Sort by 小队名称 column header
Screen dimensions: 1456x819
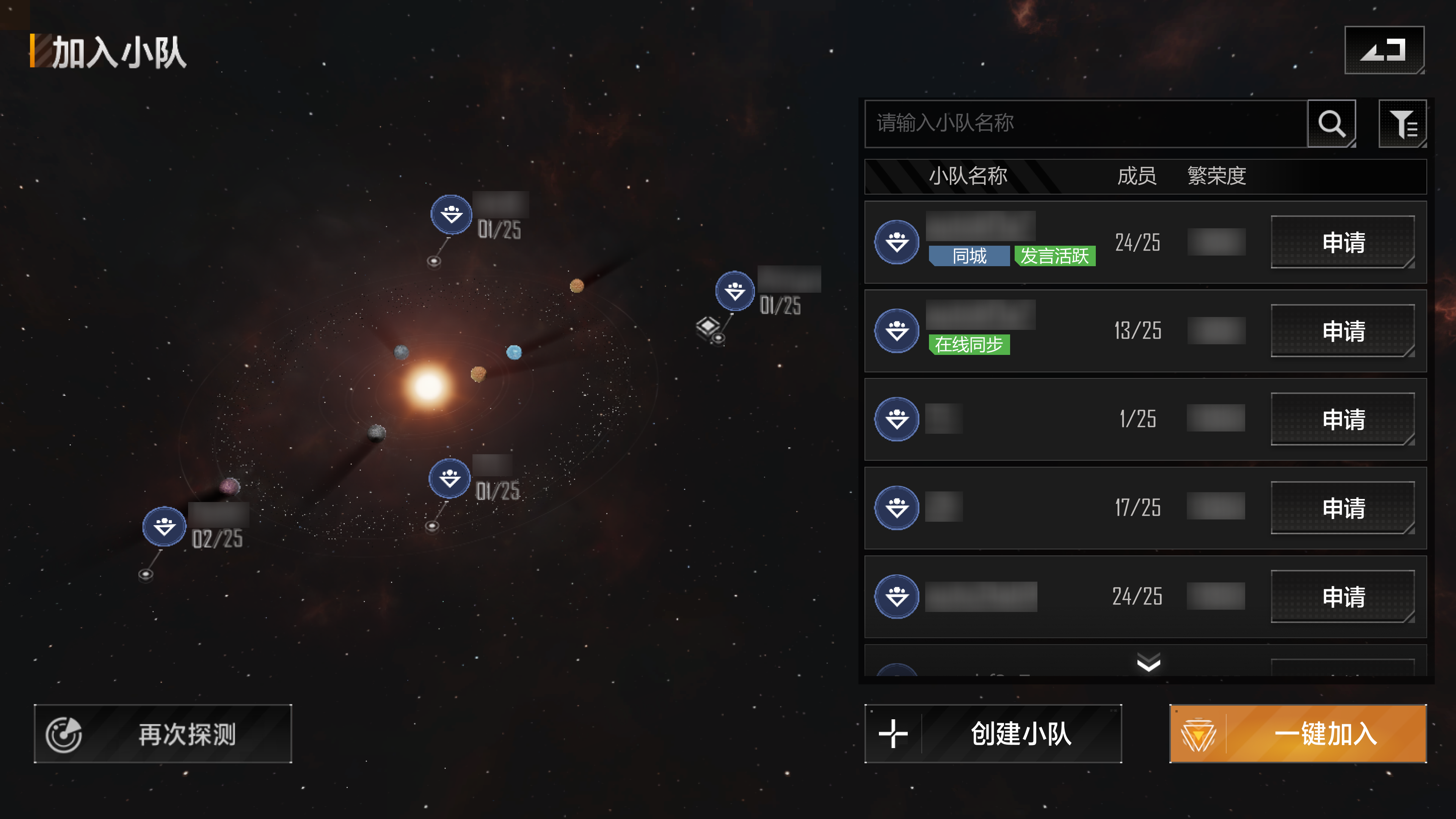coord(968,176)
